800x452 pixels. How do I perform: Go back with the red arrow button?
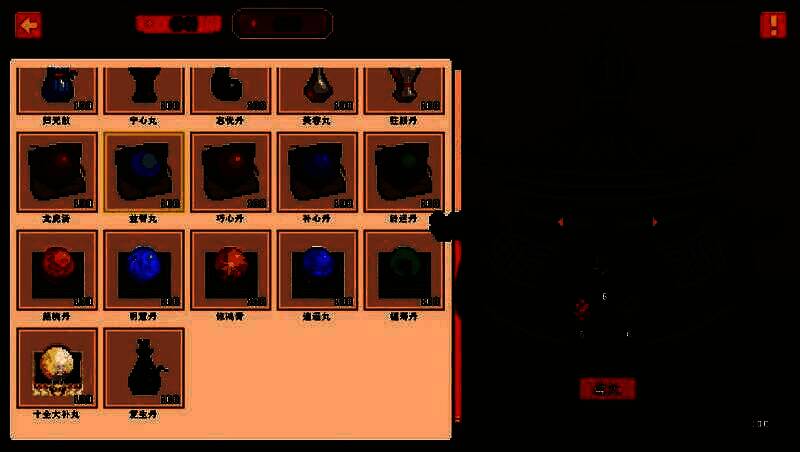28,25
